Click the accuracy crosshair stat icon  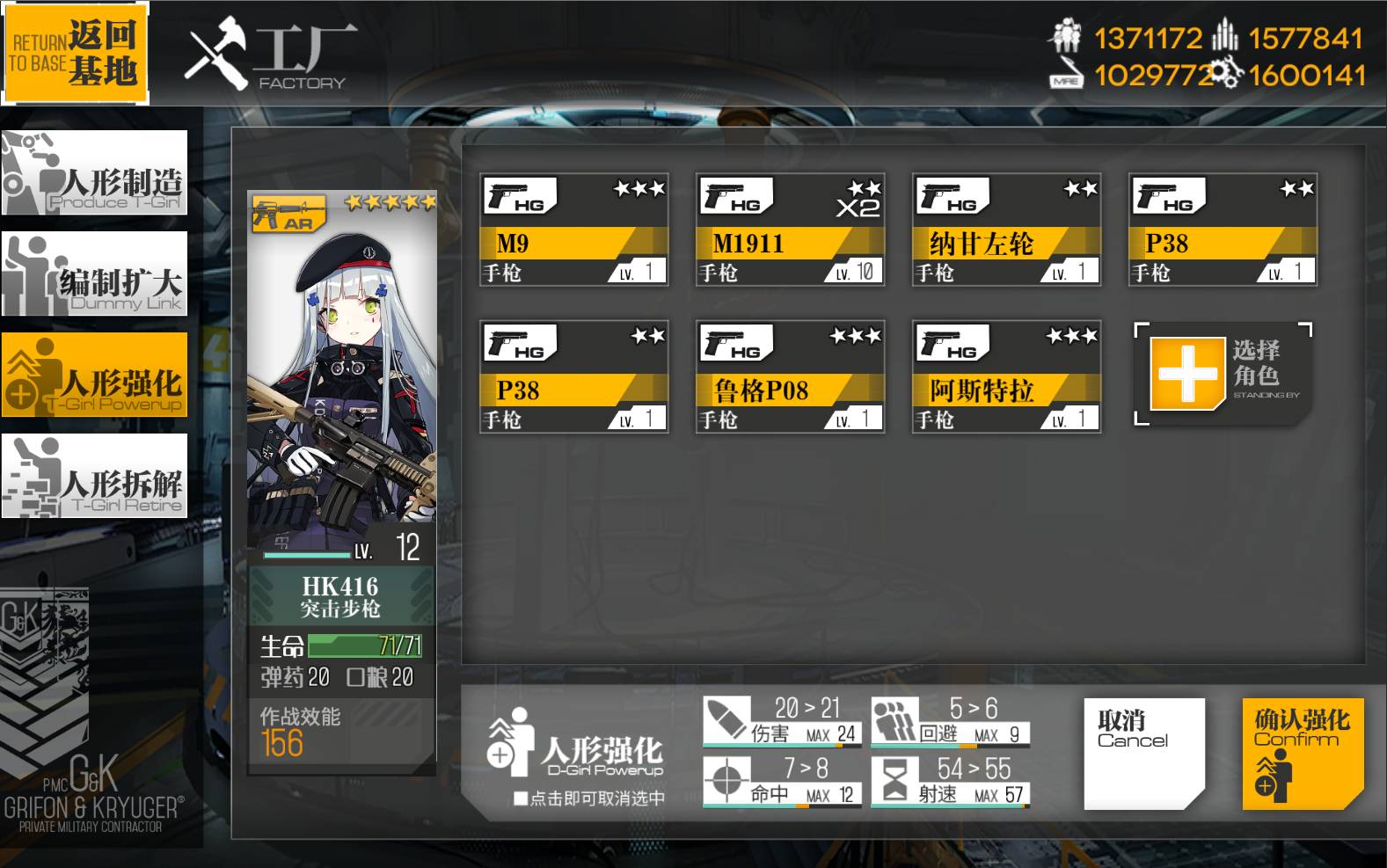tap(728, 779)
